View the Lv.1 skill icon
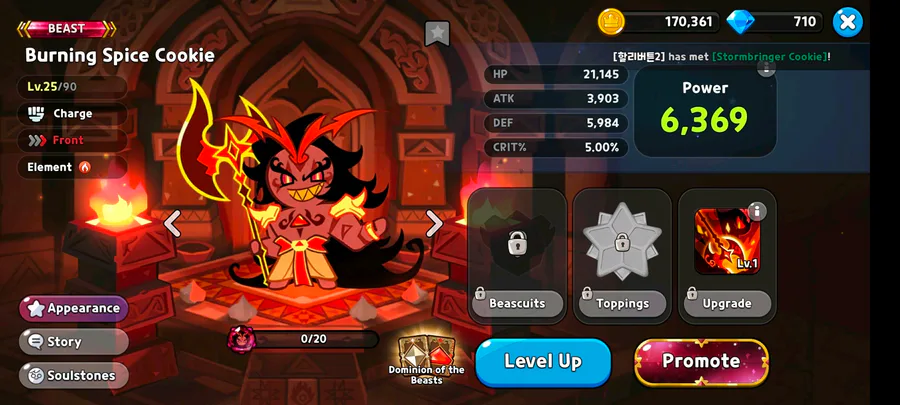900x405 pixels. point(727,242)
